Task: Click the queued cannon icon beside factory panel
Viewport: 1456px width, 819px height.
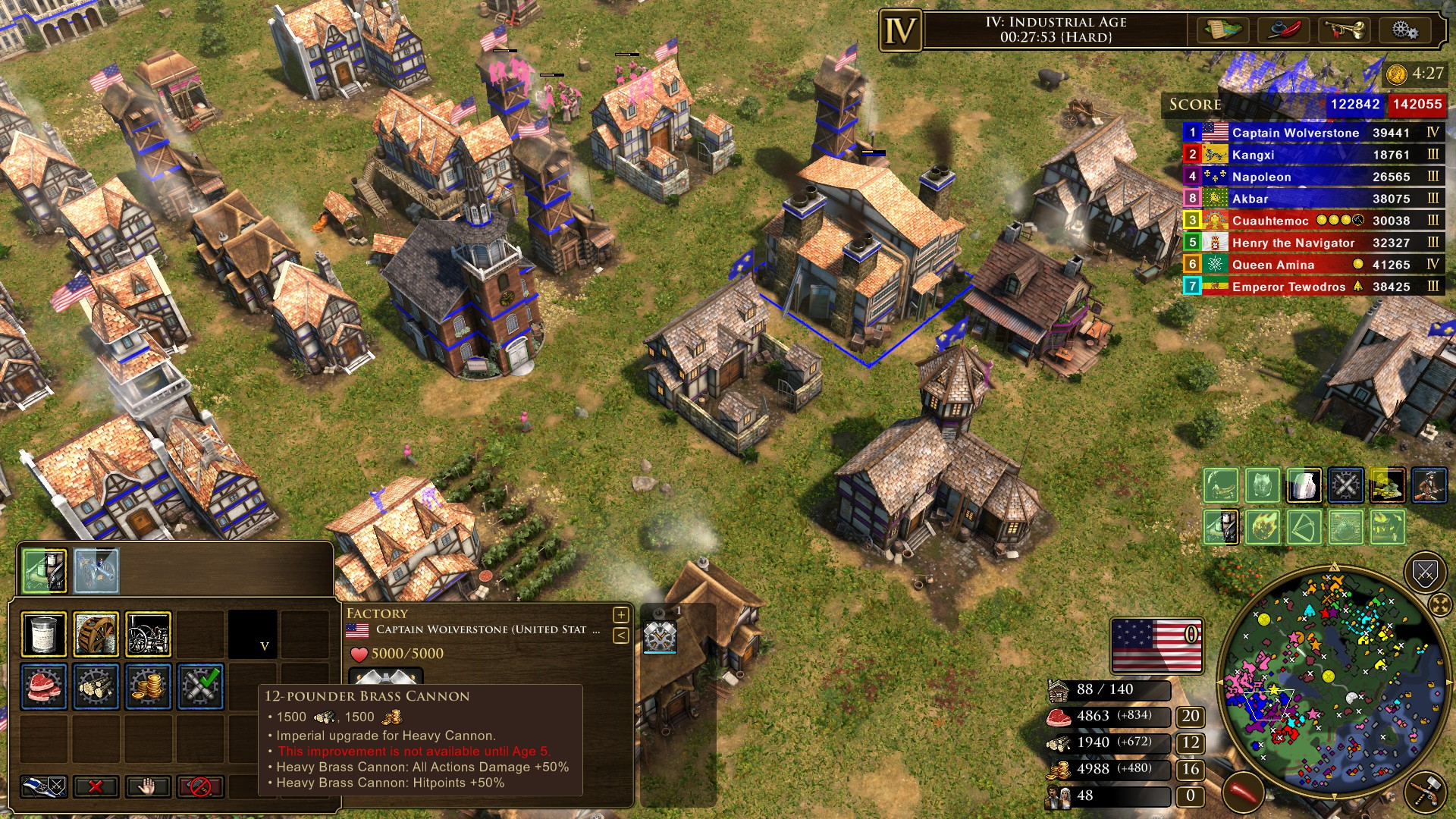Action: (x=660, y=635)
